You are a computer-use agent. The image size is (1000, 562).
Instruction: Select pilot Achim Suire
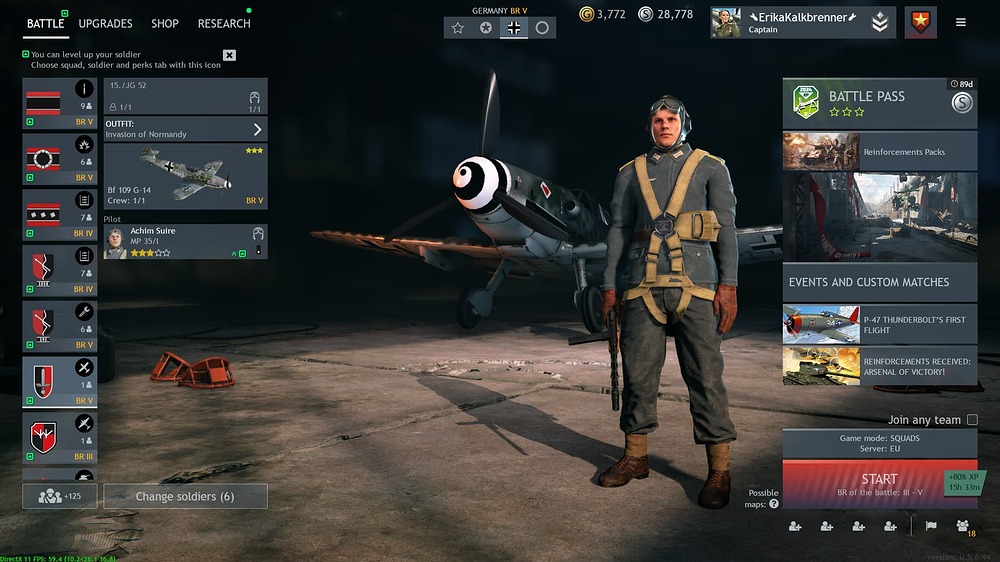(185, 241)
